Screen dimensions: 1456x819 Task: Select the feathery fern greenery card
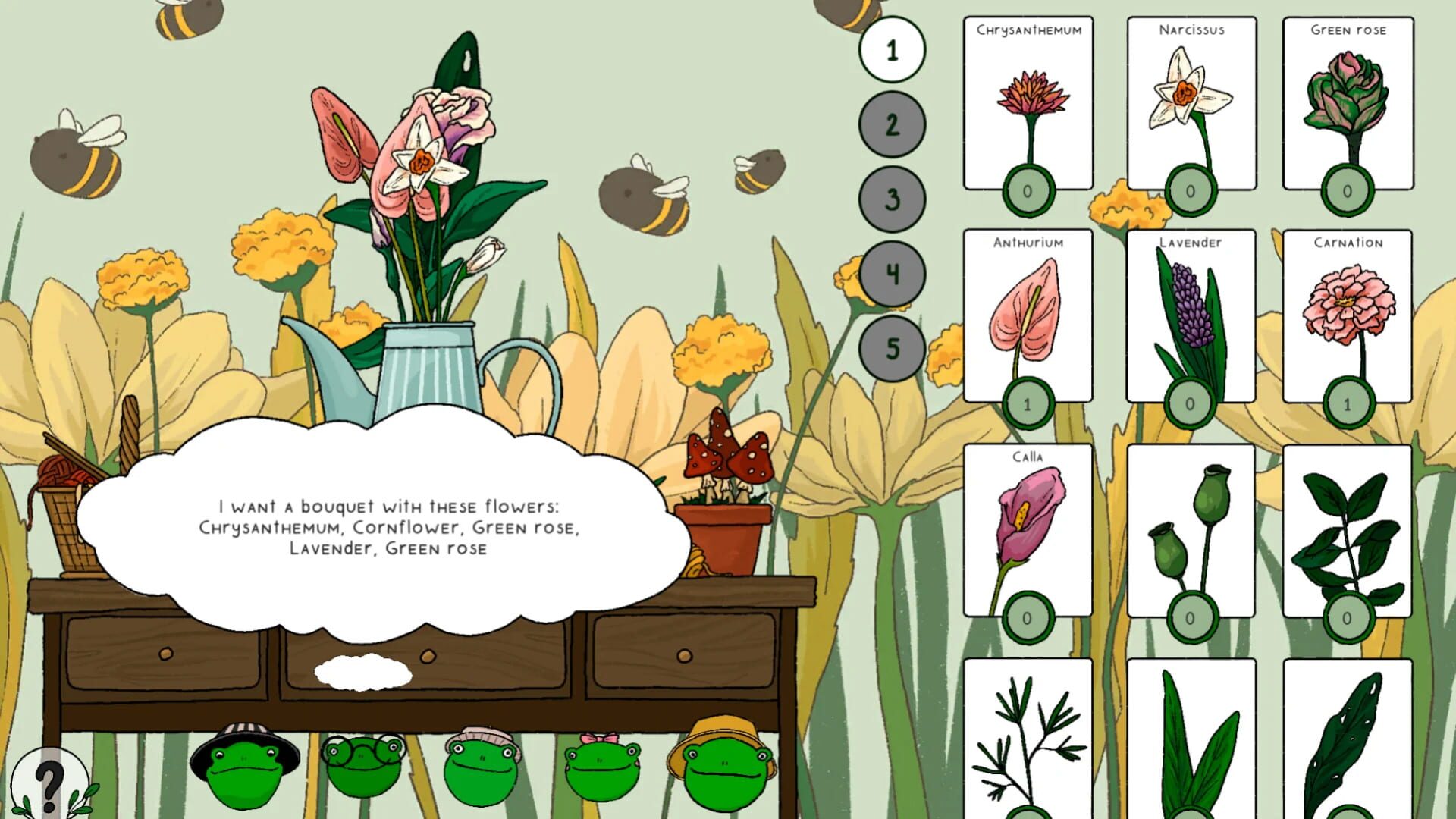click(x=1028, y=728)
